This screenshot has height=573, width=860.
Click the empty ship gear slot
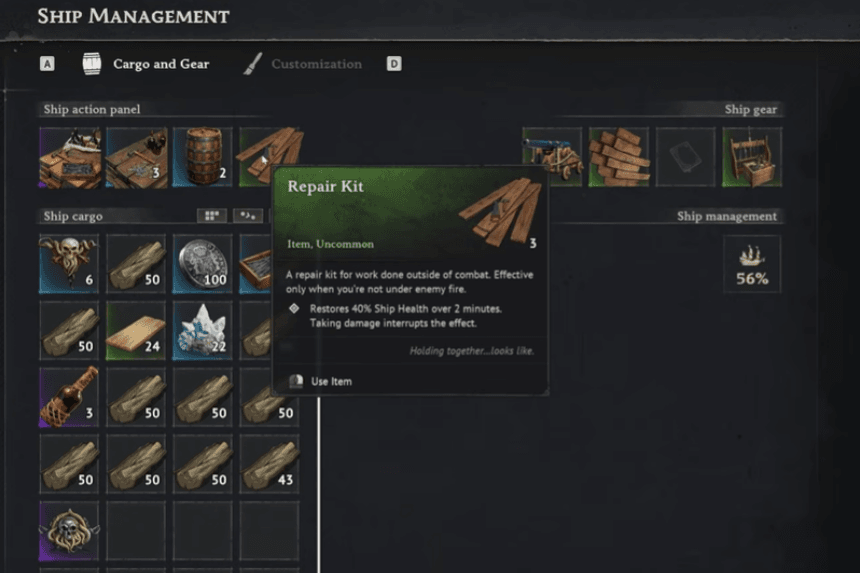click(685, 157)
